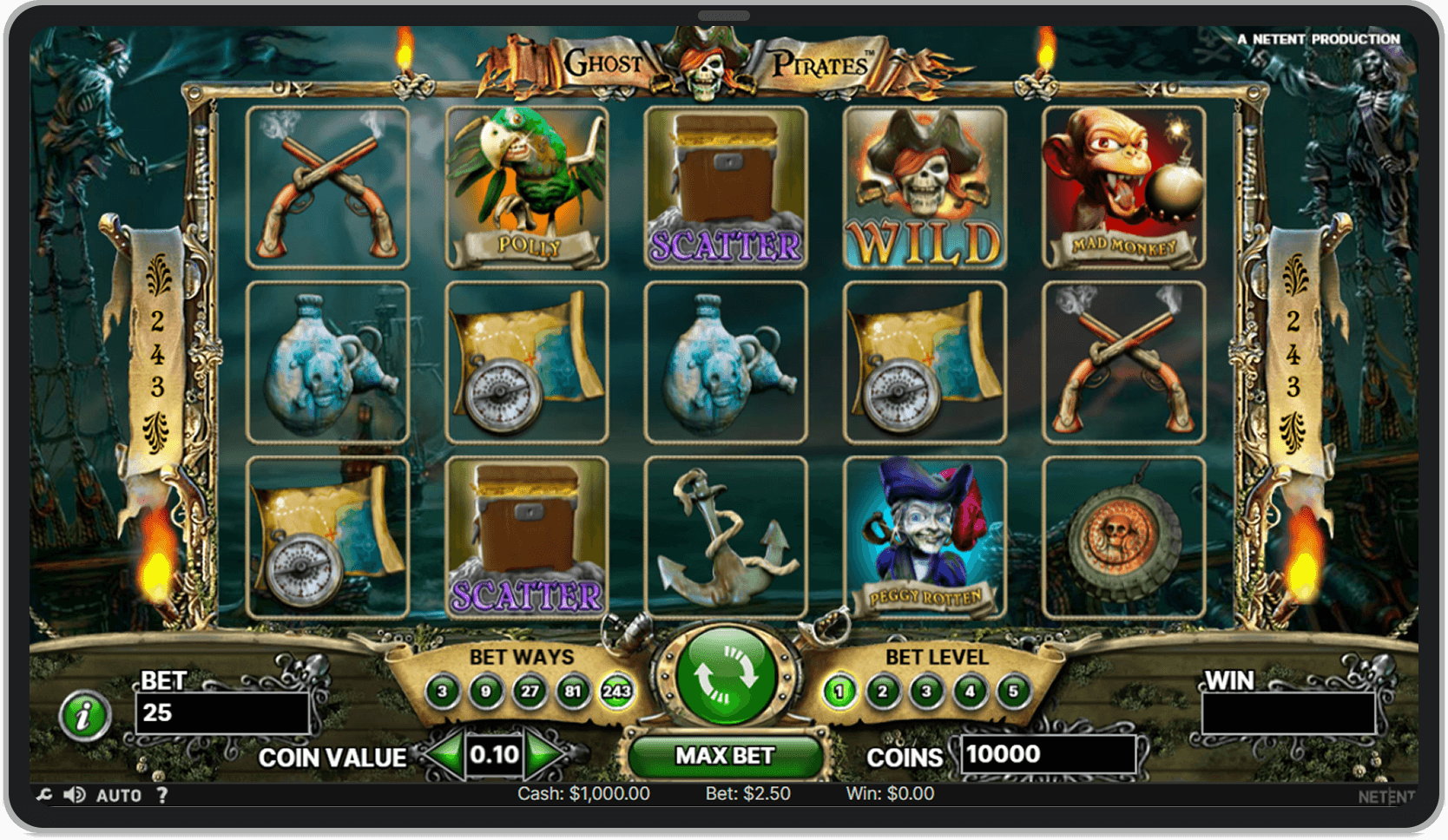
Task: Click the Mad Monkey symbol on the reel
Action: point(1123,185)
